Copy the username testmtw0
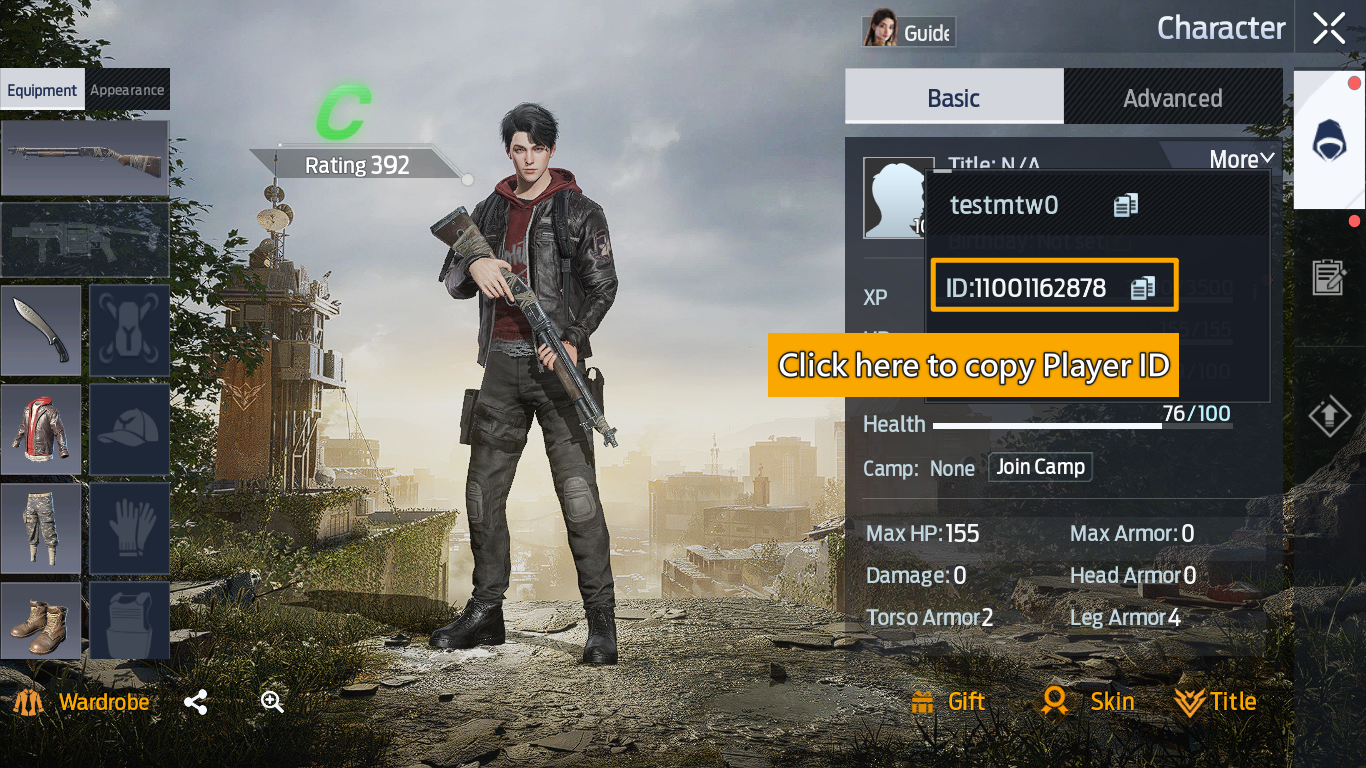This screenshot has width=1366, height=768. [1127, 204]
